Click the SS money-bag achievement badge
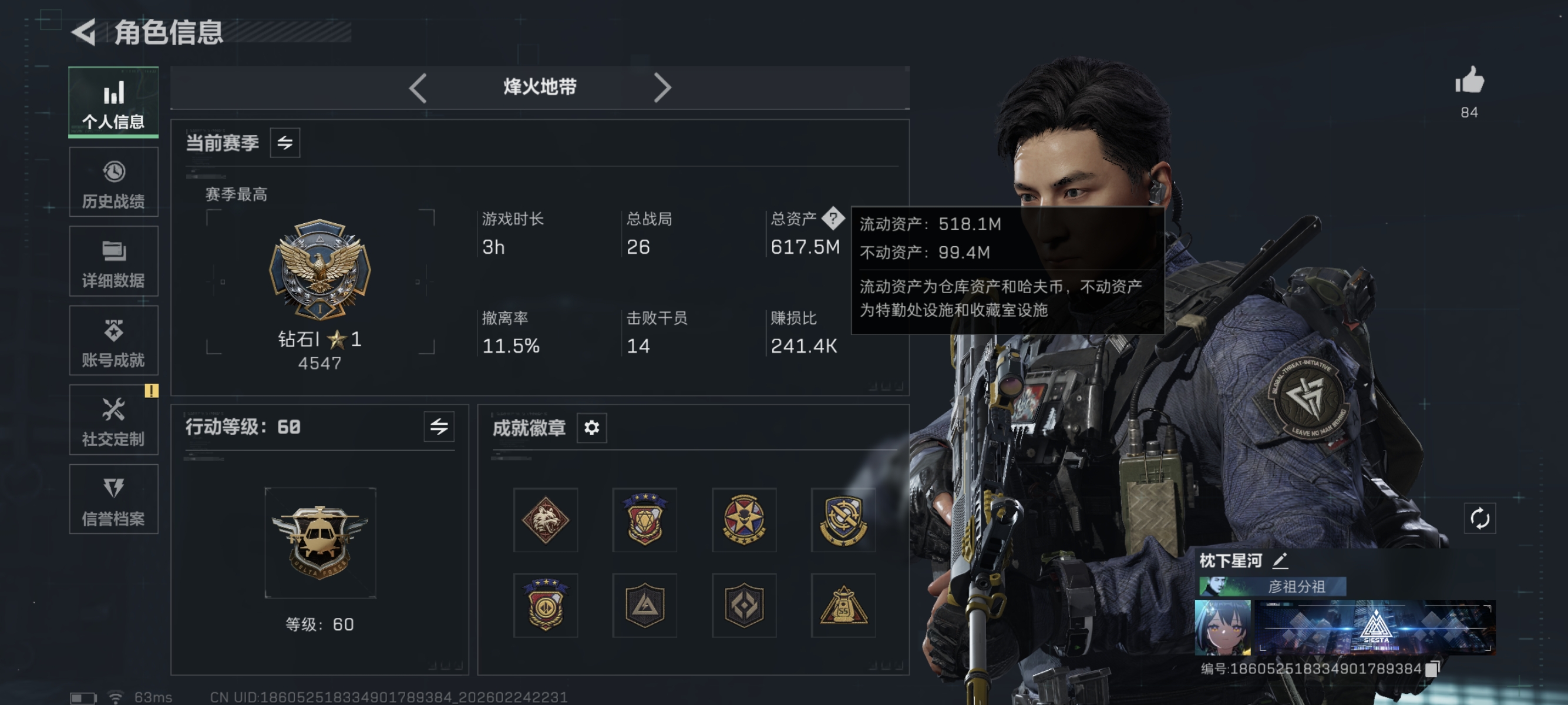1568x705 pixels. coord(843,605)
